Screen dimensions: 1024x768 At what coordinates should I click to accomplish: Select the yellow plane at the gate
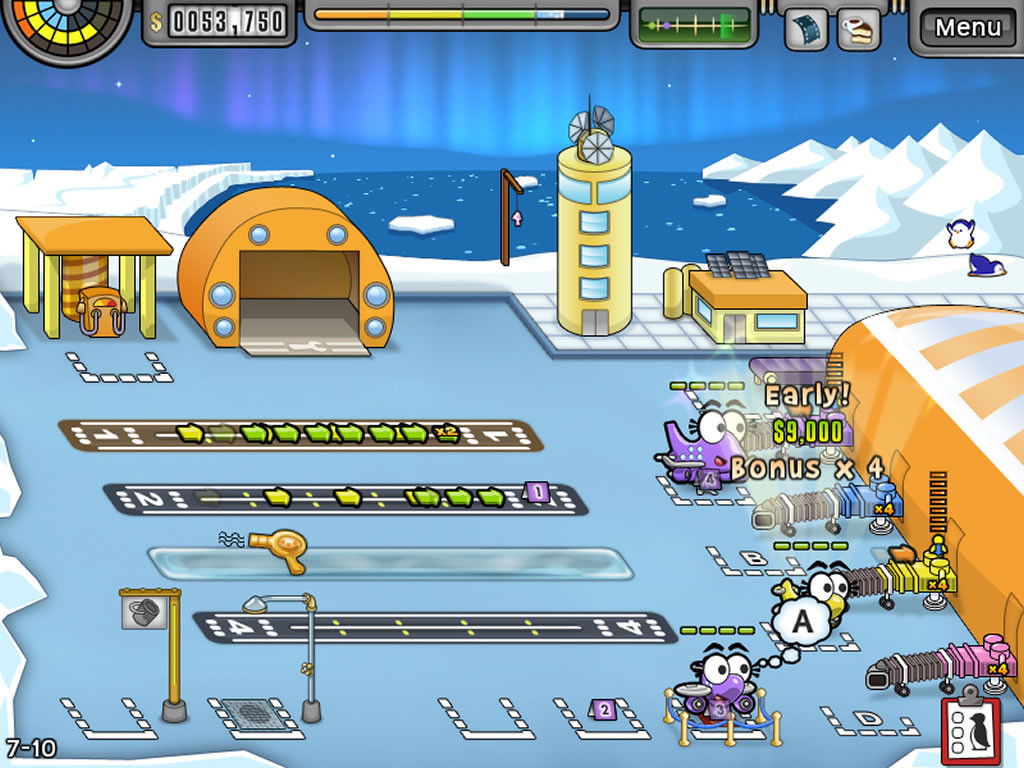820,590
